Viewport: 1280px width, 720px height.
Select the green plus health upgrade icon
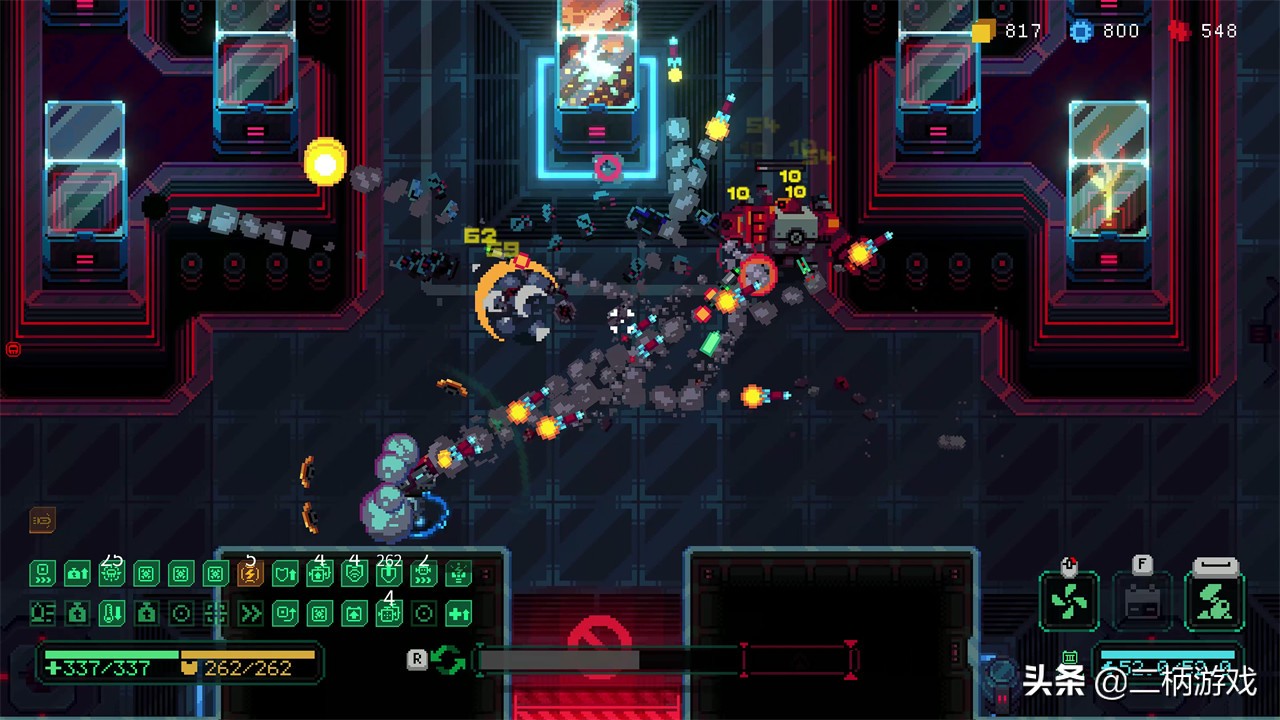coord(458,613)
